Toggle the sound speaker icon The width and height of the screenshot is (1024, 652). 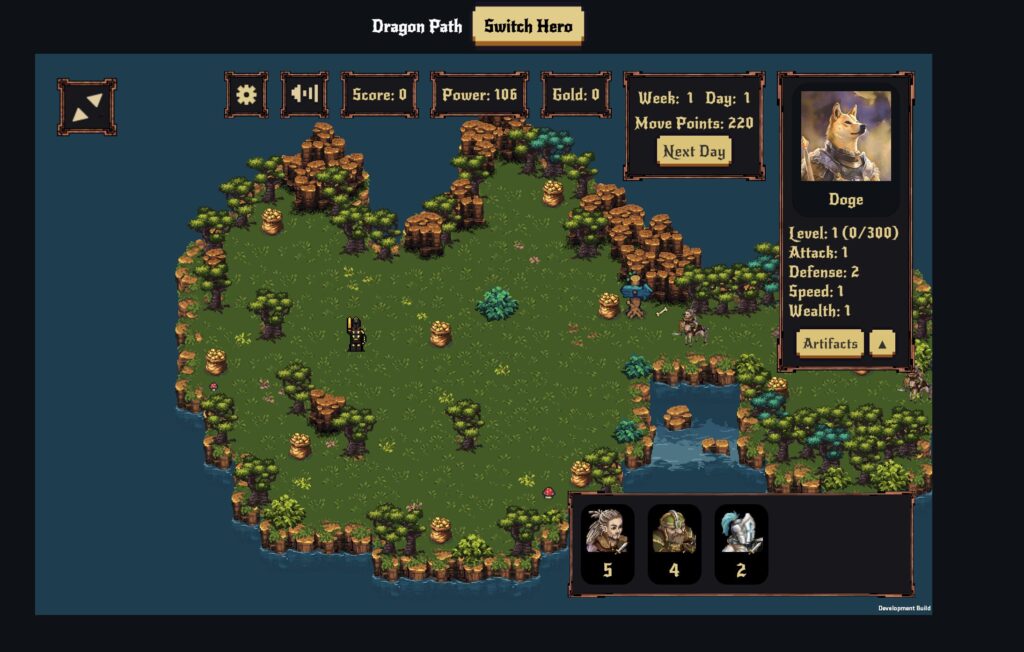pyautogui.click(x=304, y=95)
